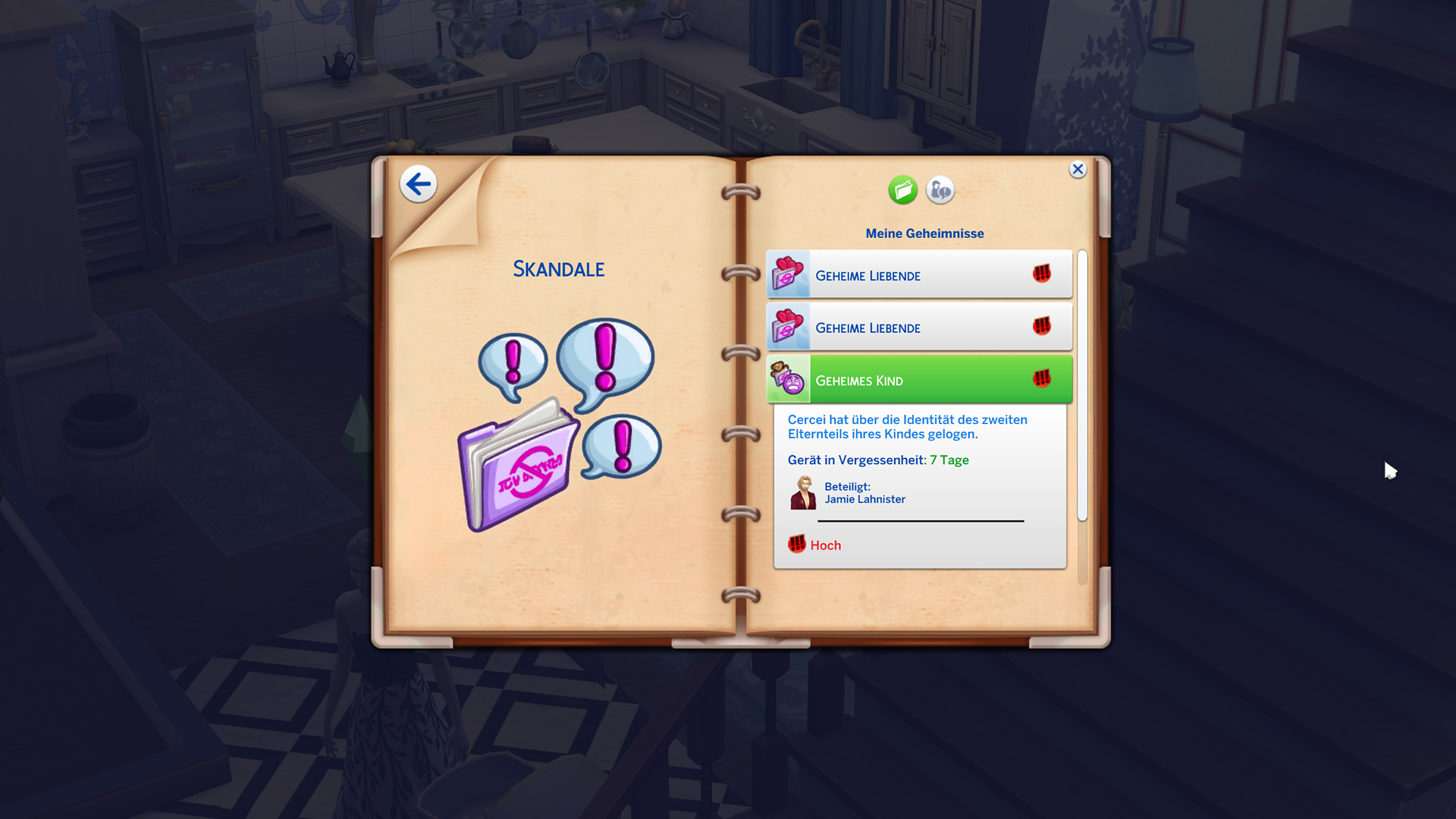The image size is (1456, 819).
Task: Collapse the Geheimes Kind entry
Action: (x=919, y=380)
